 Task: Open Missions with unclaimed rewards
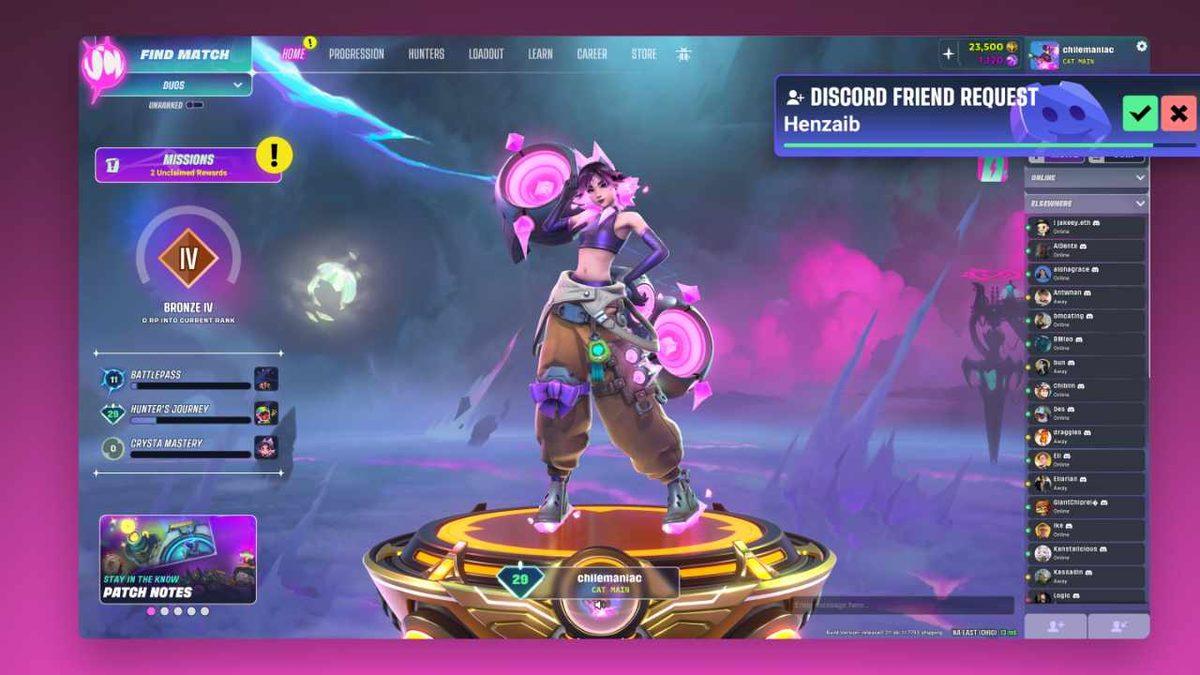tap(187, 165)
